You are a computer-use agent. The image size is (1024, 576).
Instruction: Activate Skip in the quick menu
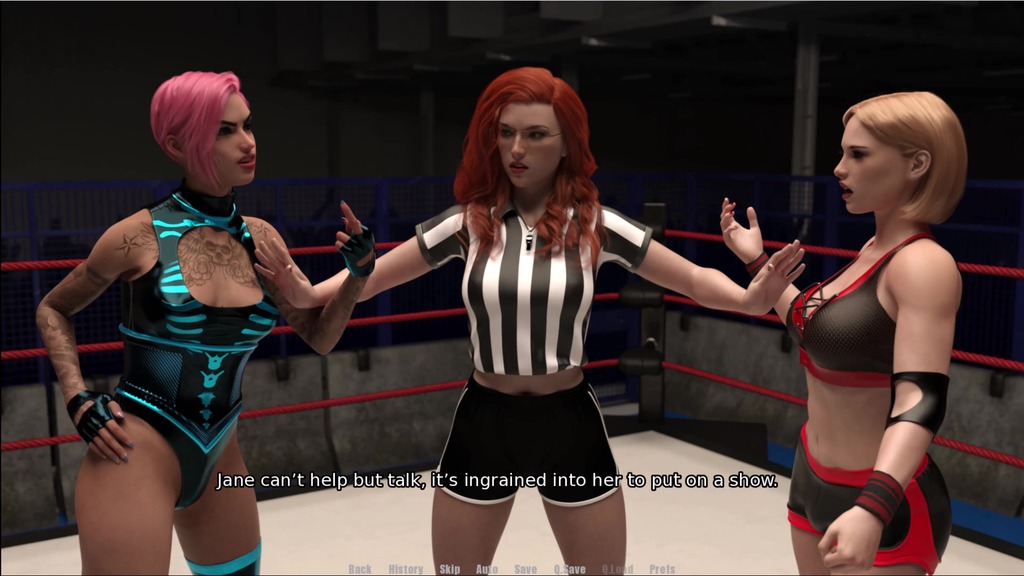pos(450,569)
